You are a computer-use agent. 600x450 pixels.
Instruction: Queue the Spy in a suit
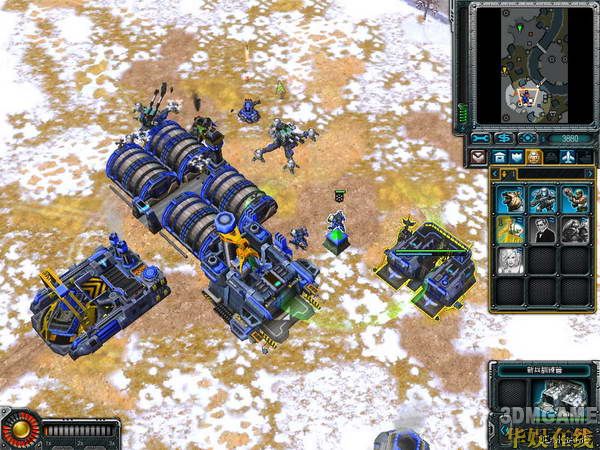click(543, 230)
